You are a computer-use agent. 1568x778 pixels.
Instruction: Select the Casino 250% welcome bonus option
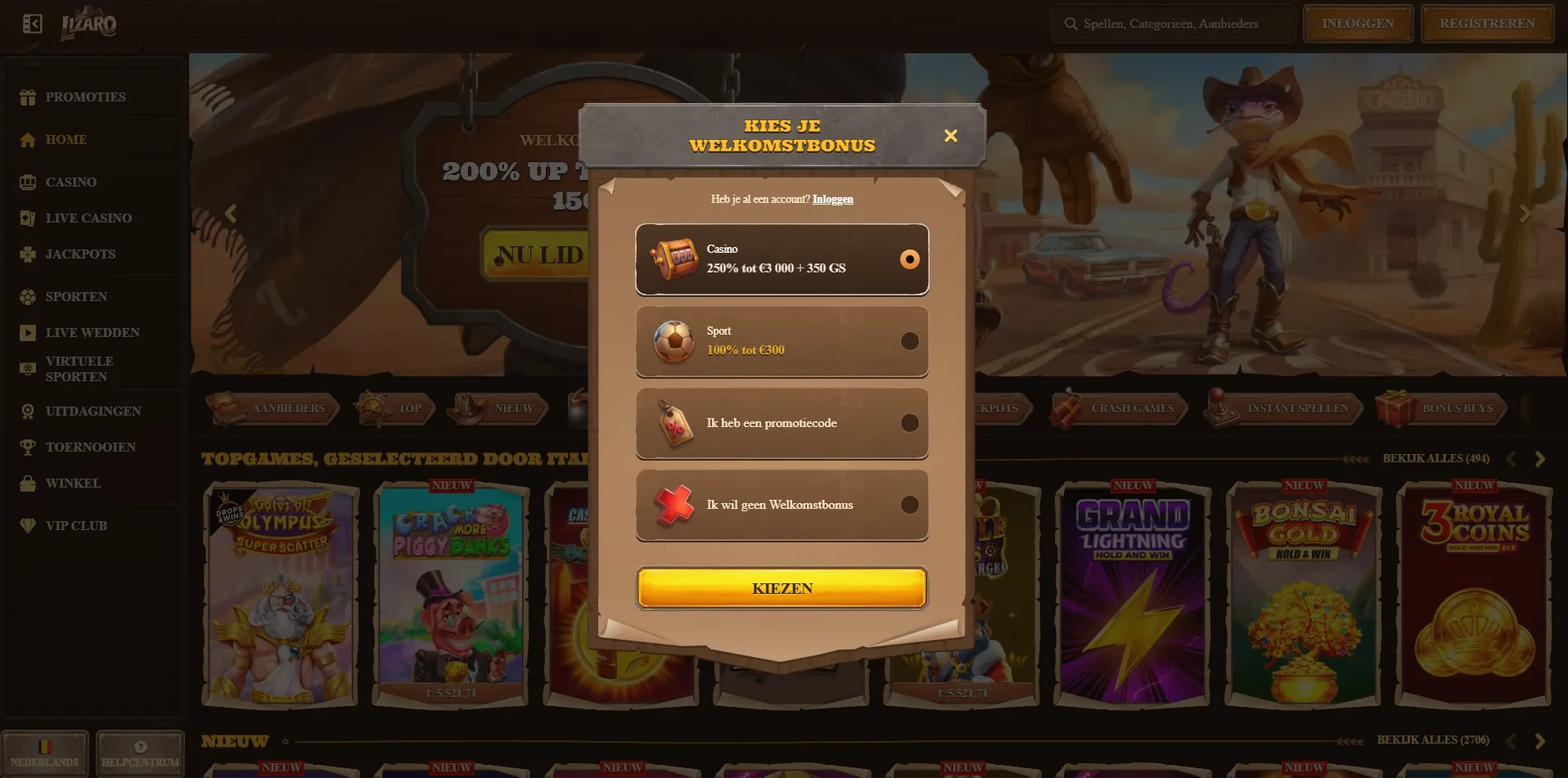[x=782, y=259]
